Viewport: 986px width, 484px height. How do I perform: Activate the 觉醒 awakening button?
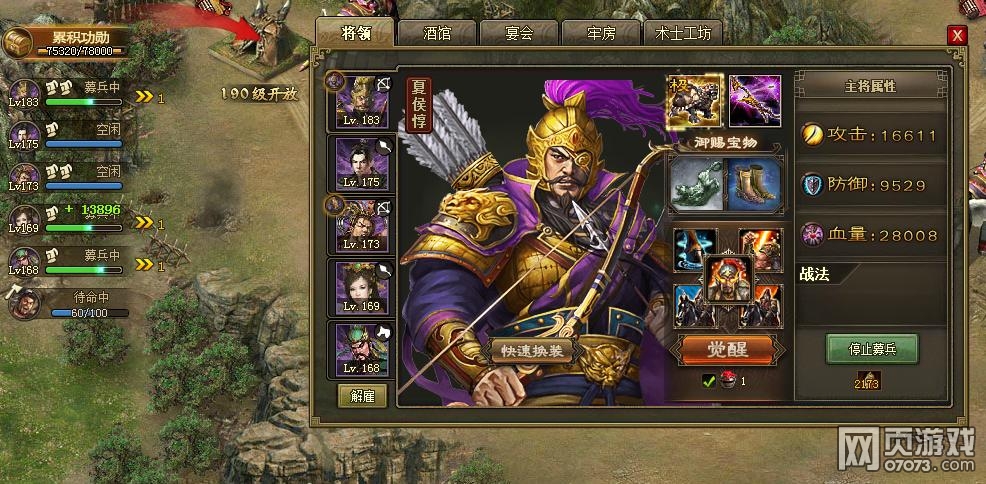click(x=727, y=349)
